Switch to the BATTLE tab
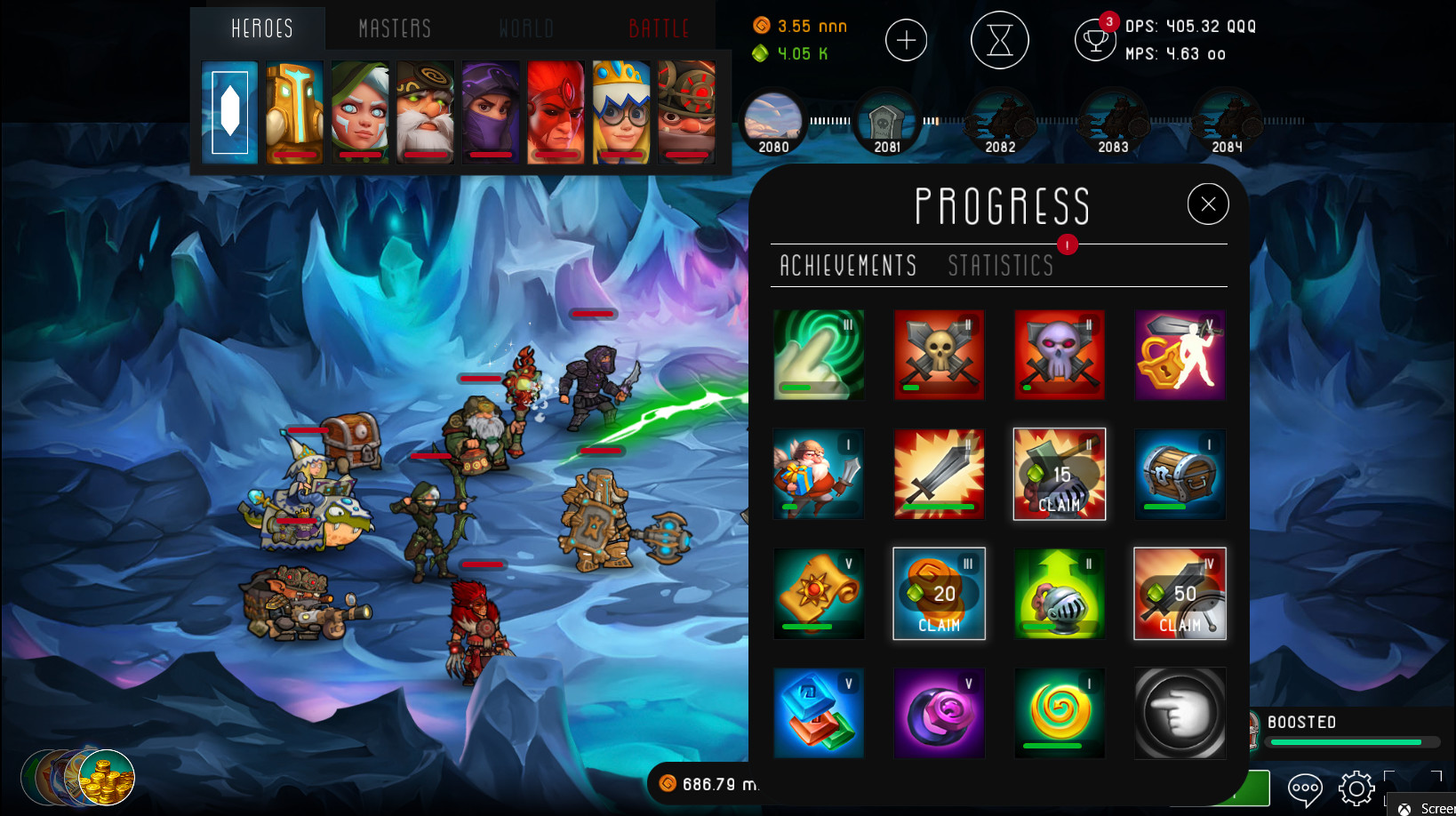Viewport: 1456px width, 816px height. tap(658, 28)
